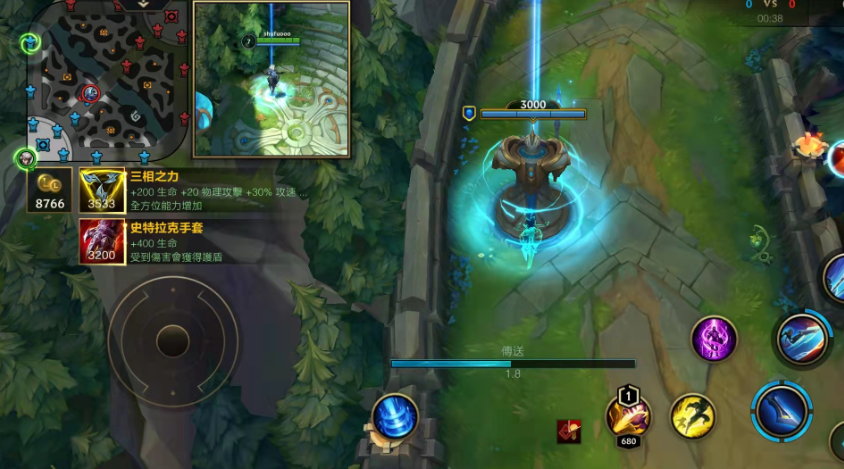Viewport: 844px width, 469px height.
Task: Buy the 三相之力 item for 3533 gold
Action: click(x=102, y=191)
